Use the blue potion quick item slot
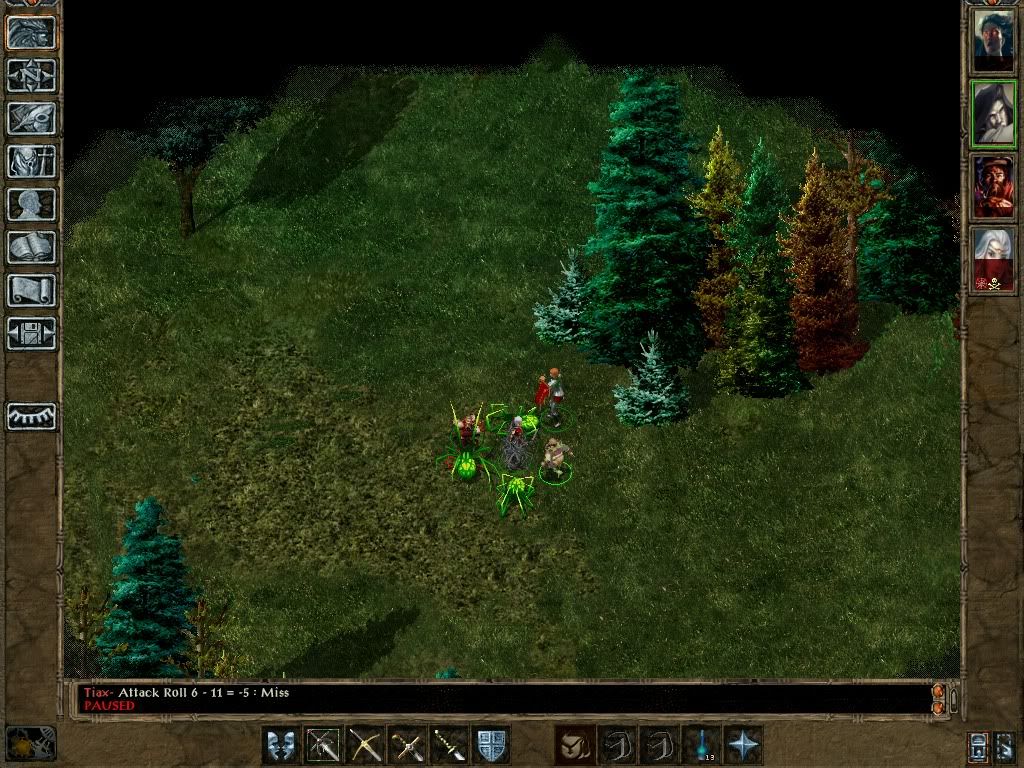Image resolution: width=1024 pixels, height=768 pixels. 701,745
